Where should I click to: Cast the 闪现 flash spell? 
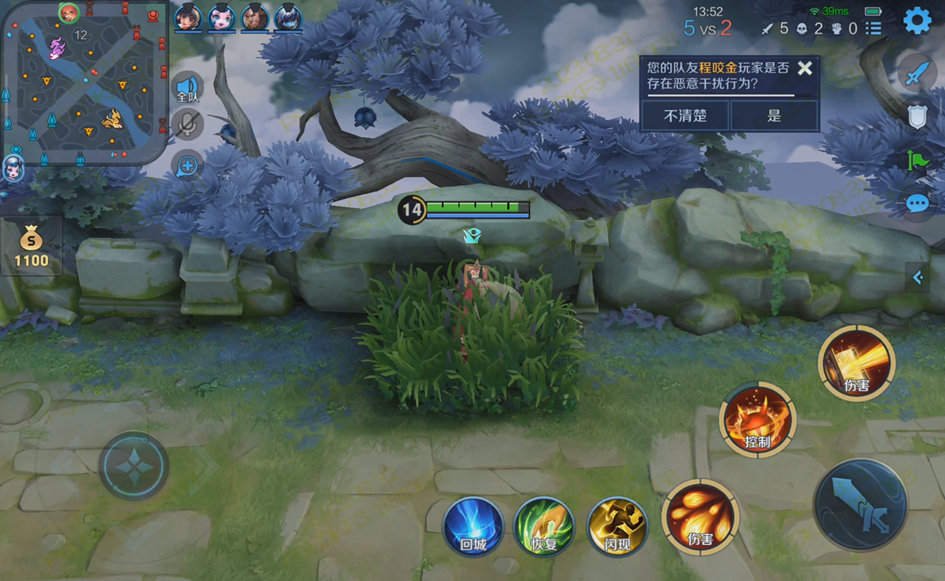[x=617, y=526]
